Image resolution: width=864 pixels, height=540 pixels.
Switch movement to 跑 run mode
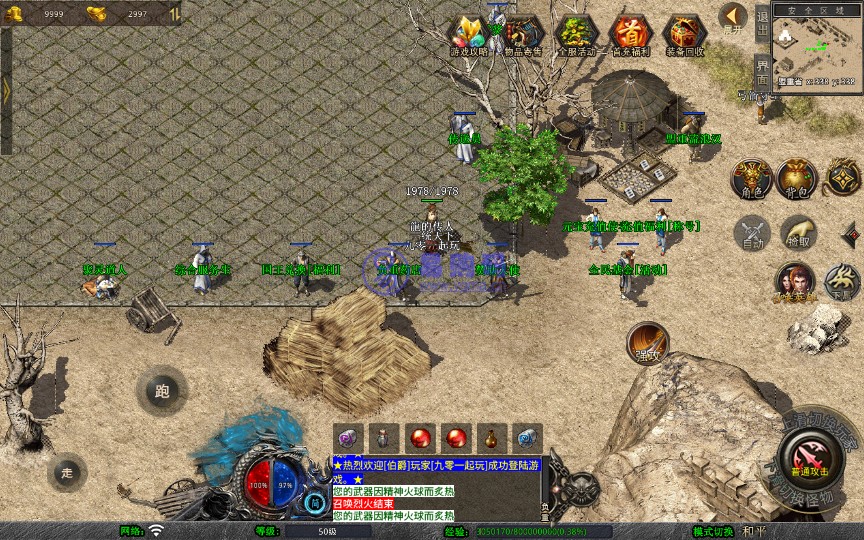pos(161,391)
